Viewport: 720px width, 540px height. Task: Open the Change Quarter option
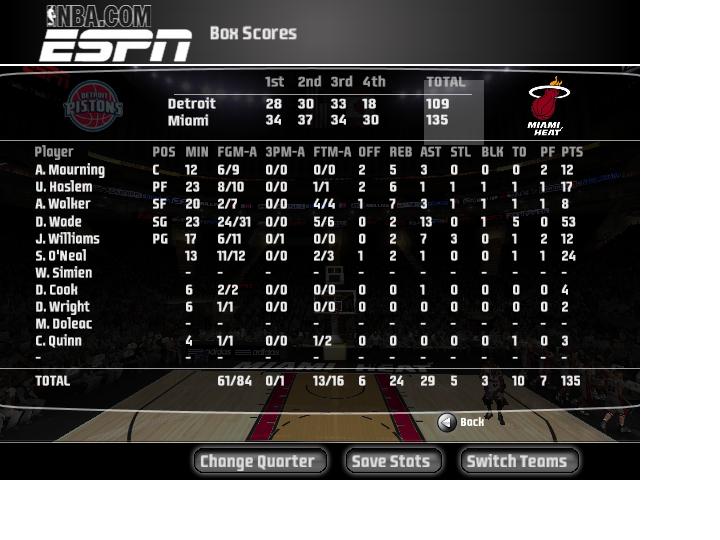pos(258,461)
